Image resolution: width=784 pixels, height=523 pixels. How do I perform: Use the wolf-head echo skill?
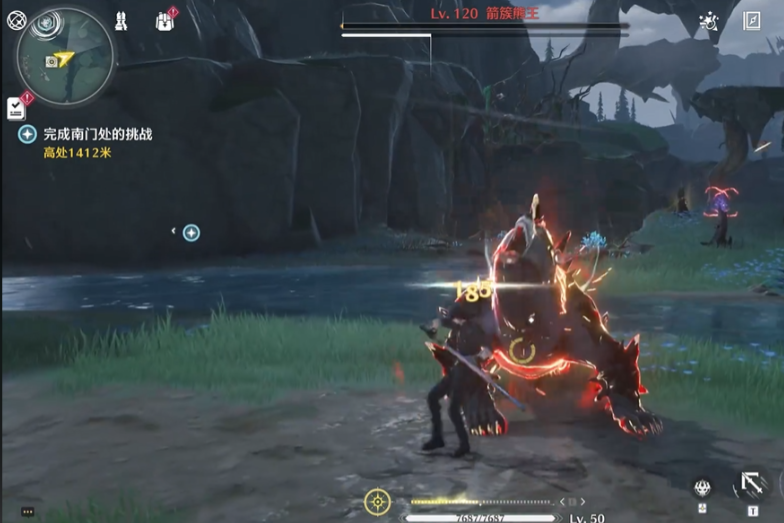click(x=703, y=488)
